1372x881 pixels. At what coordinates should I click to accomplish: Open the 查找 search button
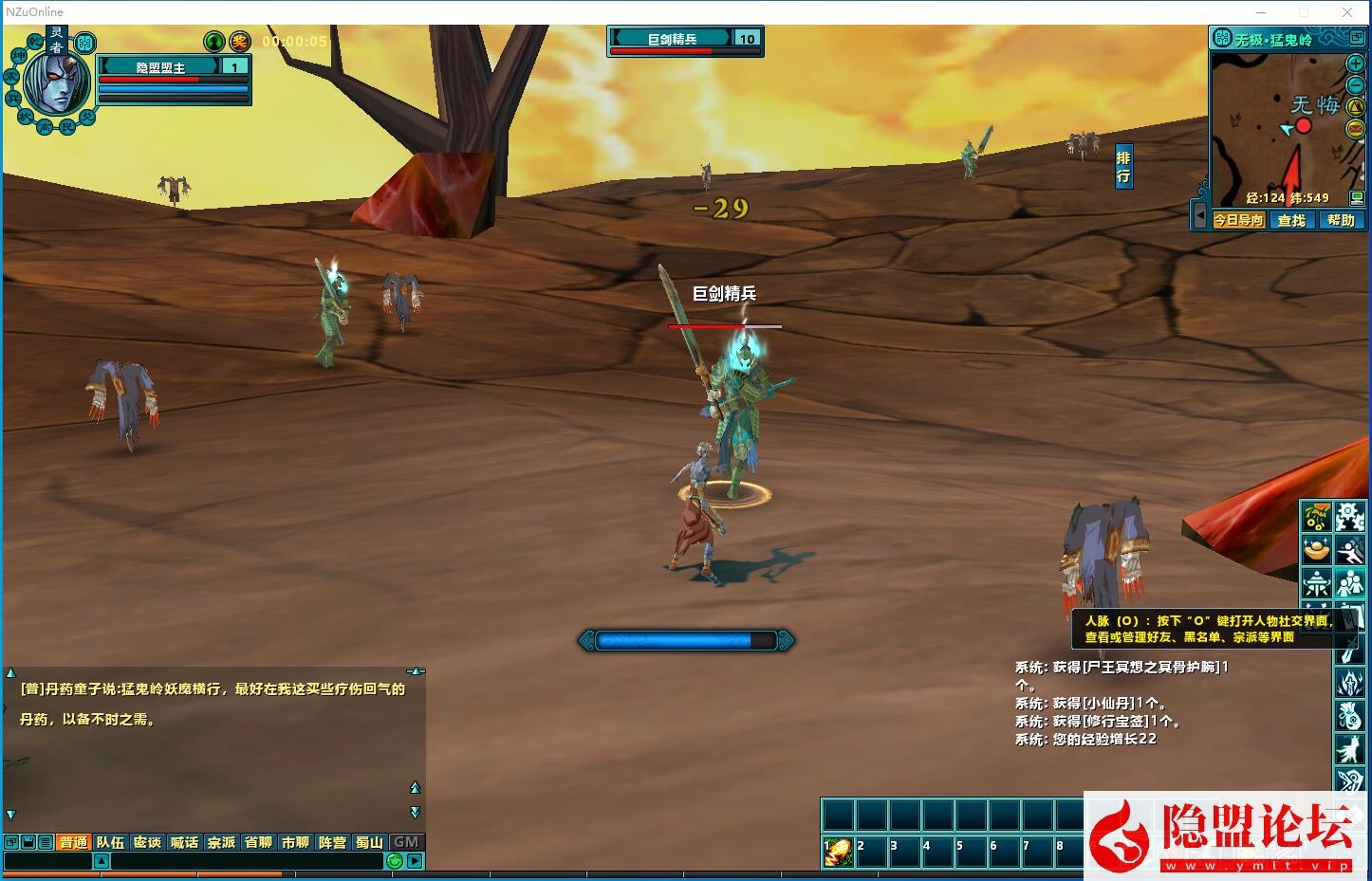click(x=1291, y=220)
